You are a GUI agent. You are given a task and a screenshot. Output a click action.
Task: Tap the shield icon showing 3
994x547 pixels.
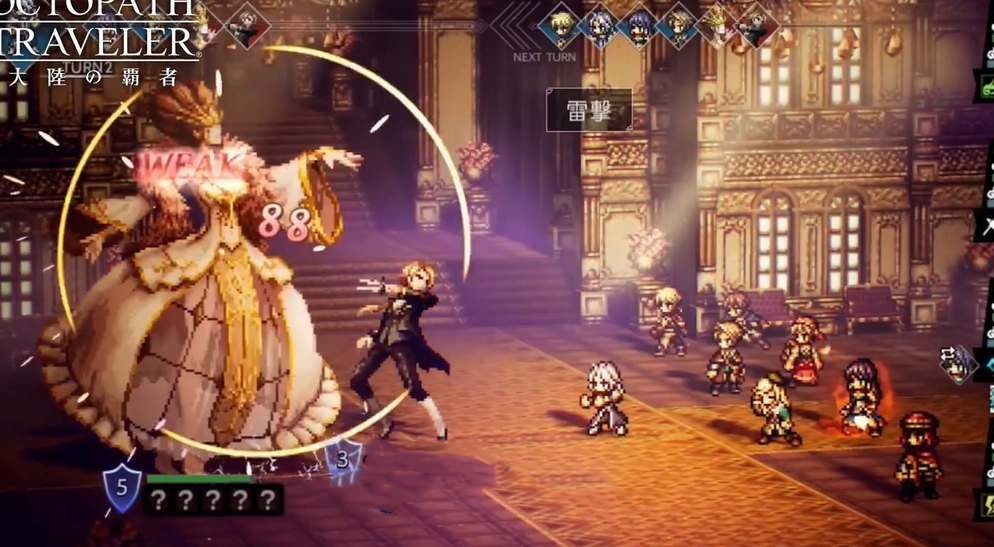click(343, 459)
